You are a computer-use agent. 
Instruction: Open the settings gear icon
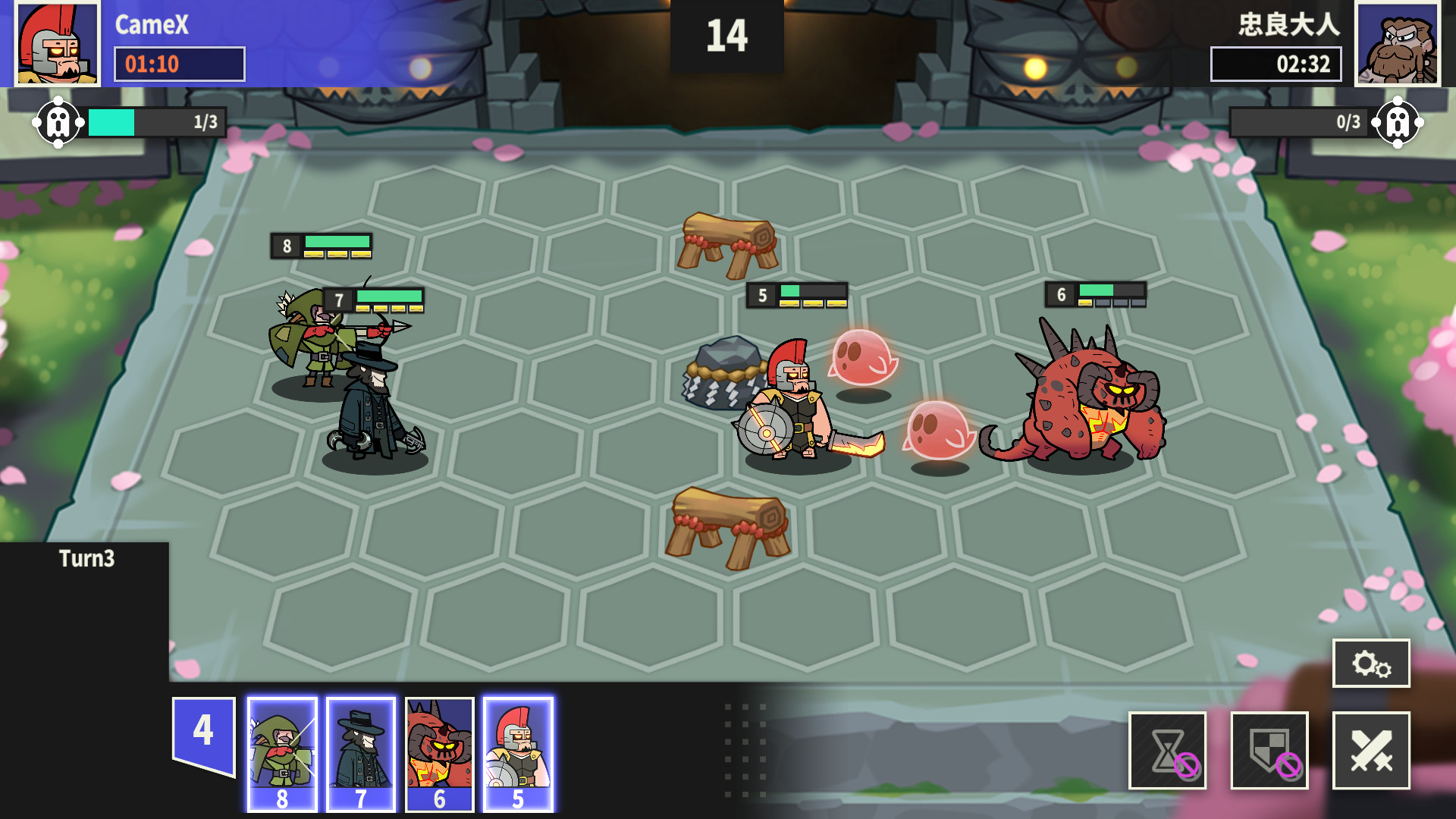1372,664
